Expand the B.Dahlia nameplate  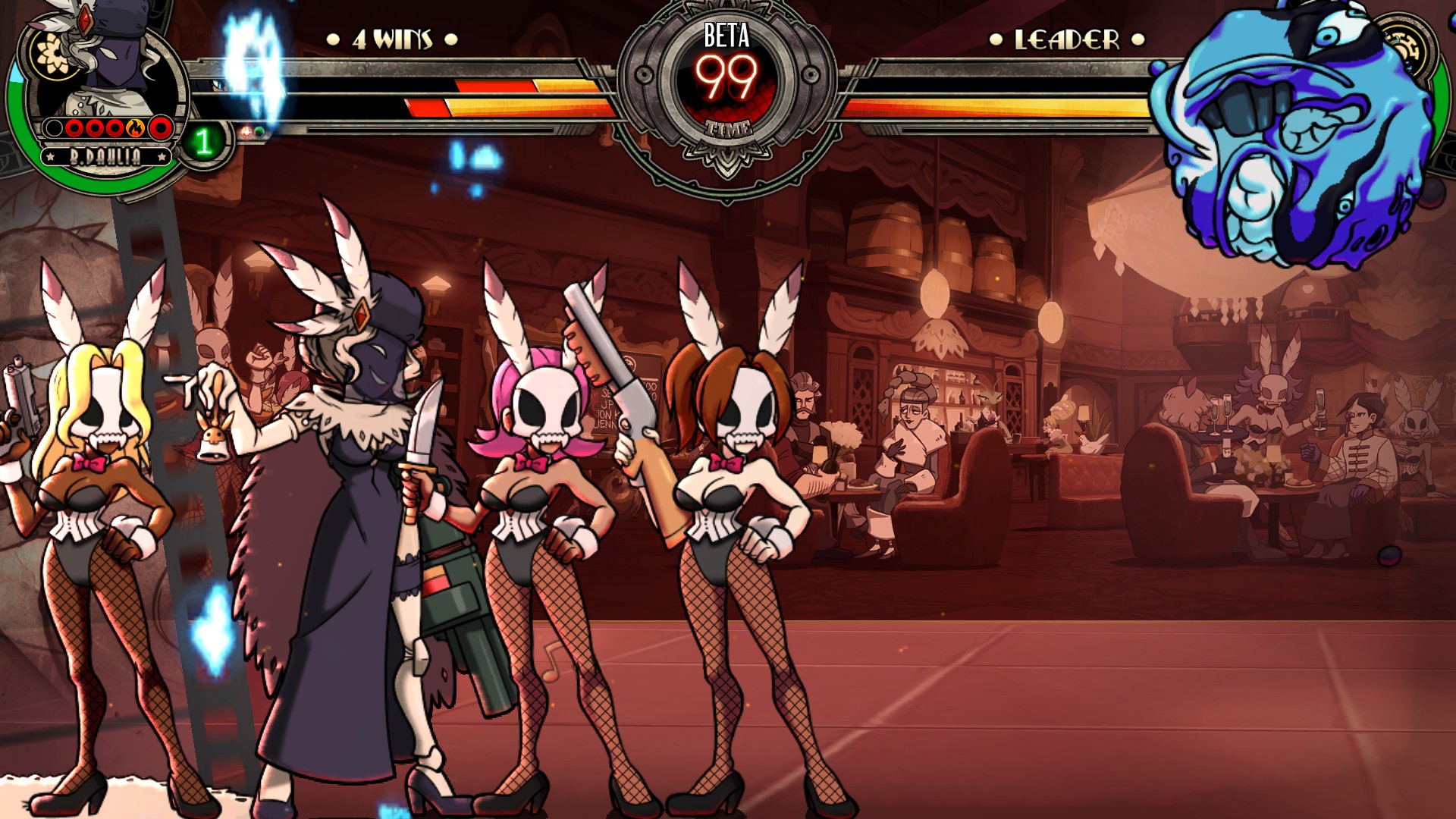click(105, 156)
